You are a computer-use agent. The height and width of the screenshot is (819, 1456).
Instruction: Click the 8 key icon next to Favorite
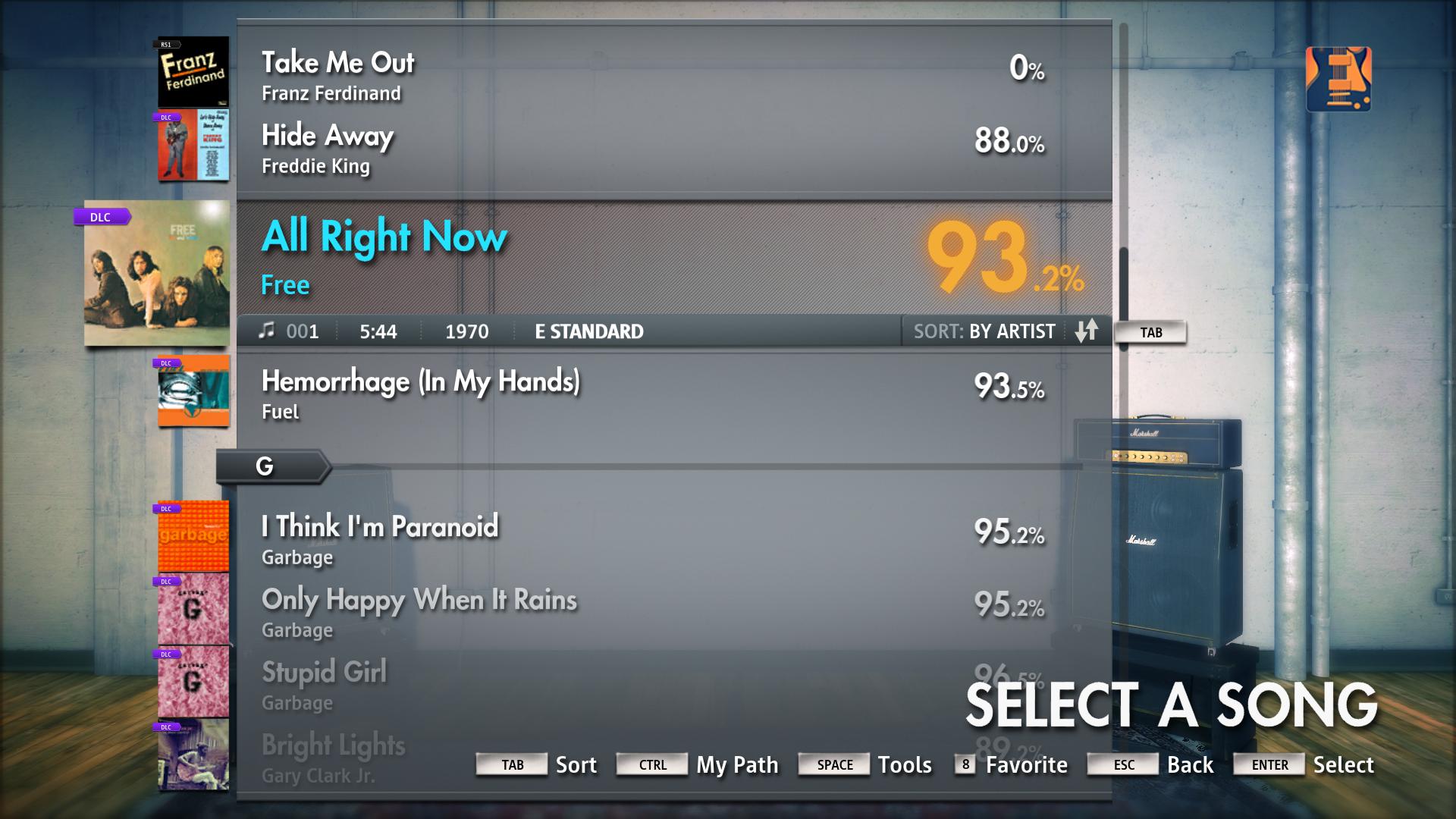tap(964, 764)
